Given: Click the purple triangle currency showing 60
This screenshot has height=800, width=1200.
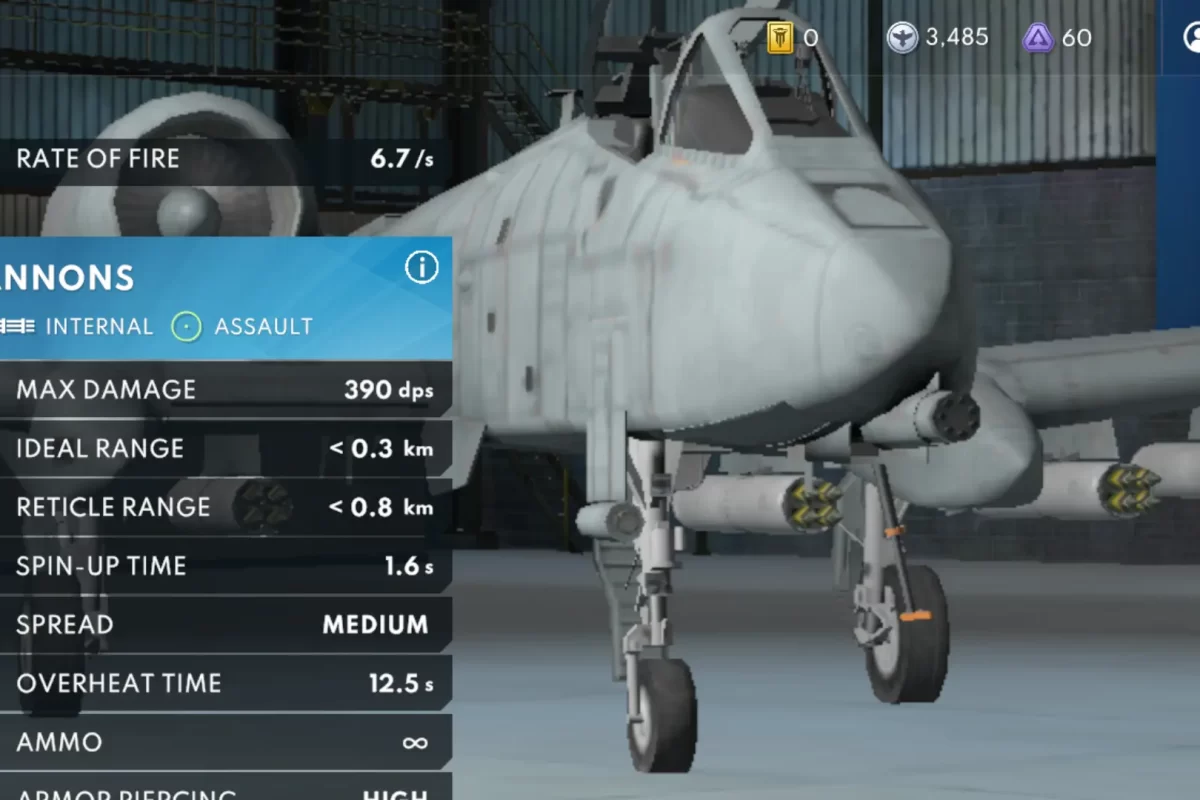Looking at the screenshot, I should tap(1038, 38).
